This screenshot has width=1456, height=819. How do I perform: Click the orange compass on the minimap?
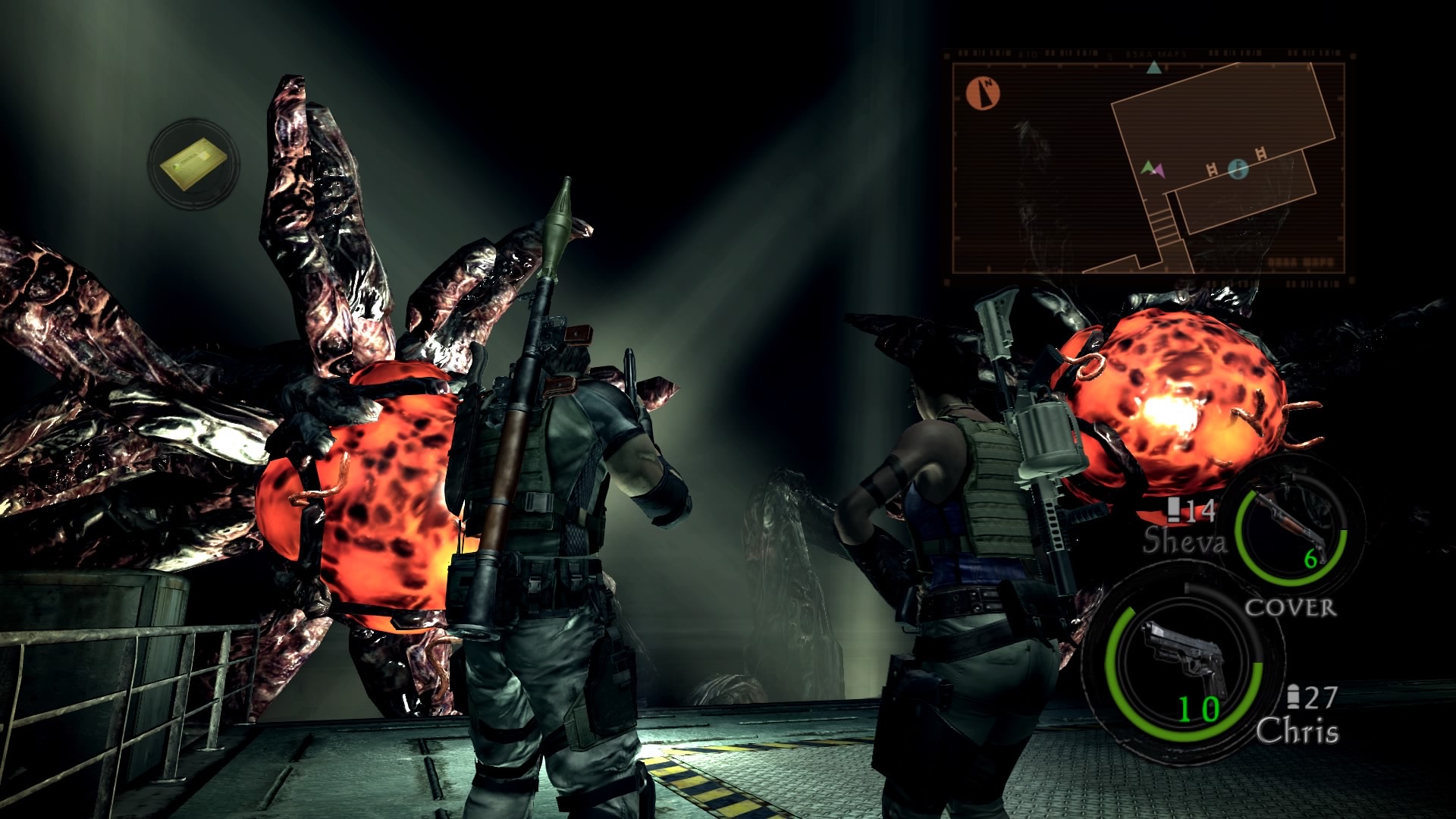click(983, 93)
